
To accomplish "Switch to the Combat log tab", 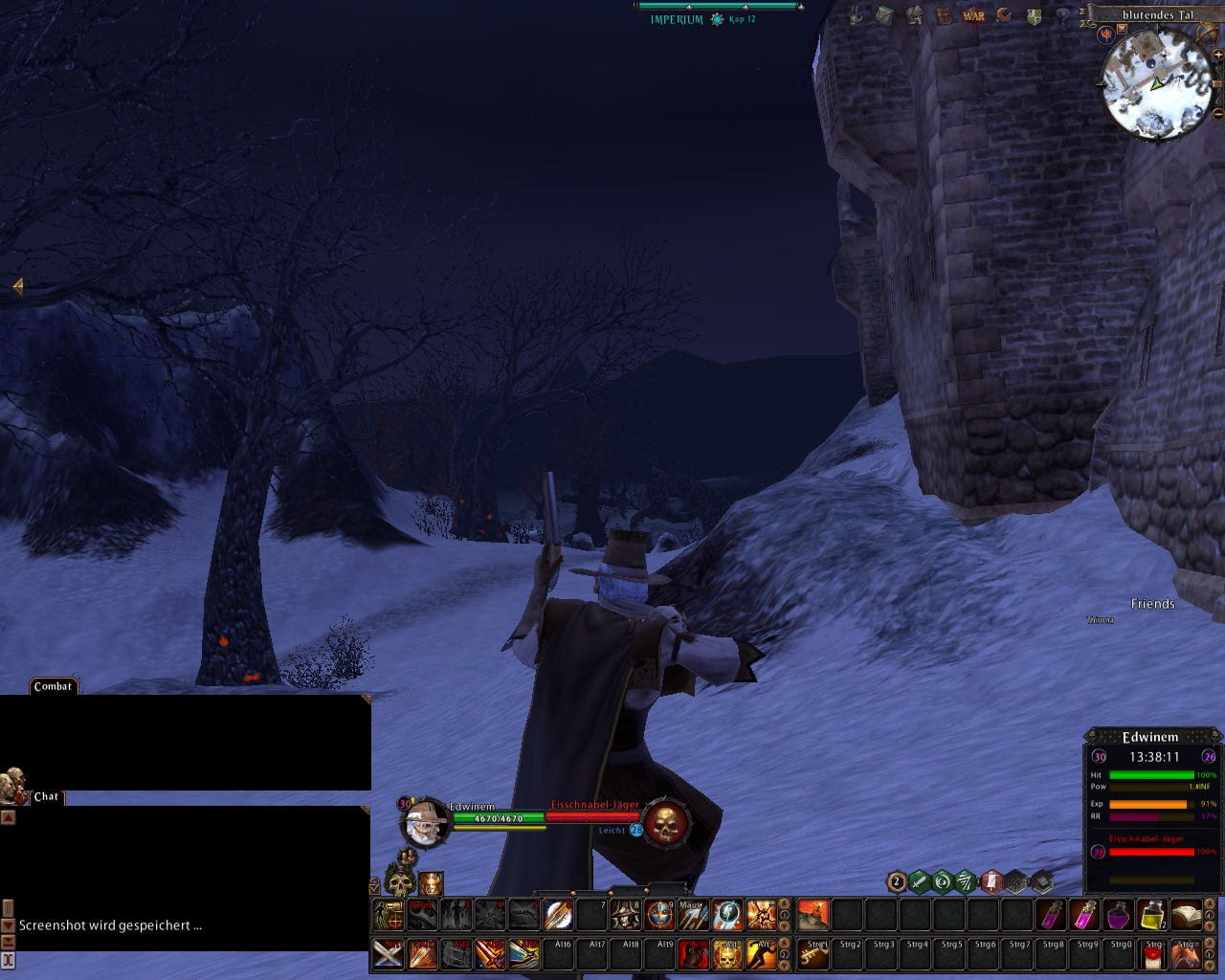I will 53,686.
